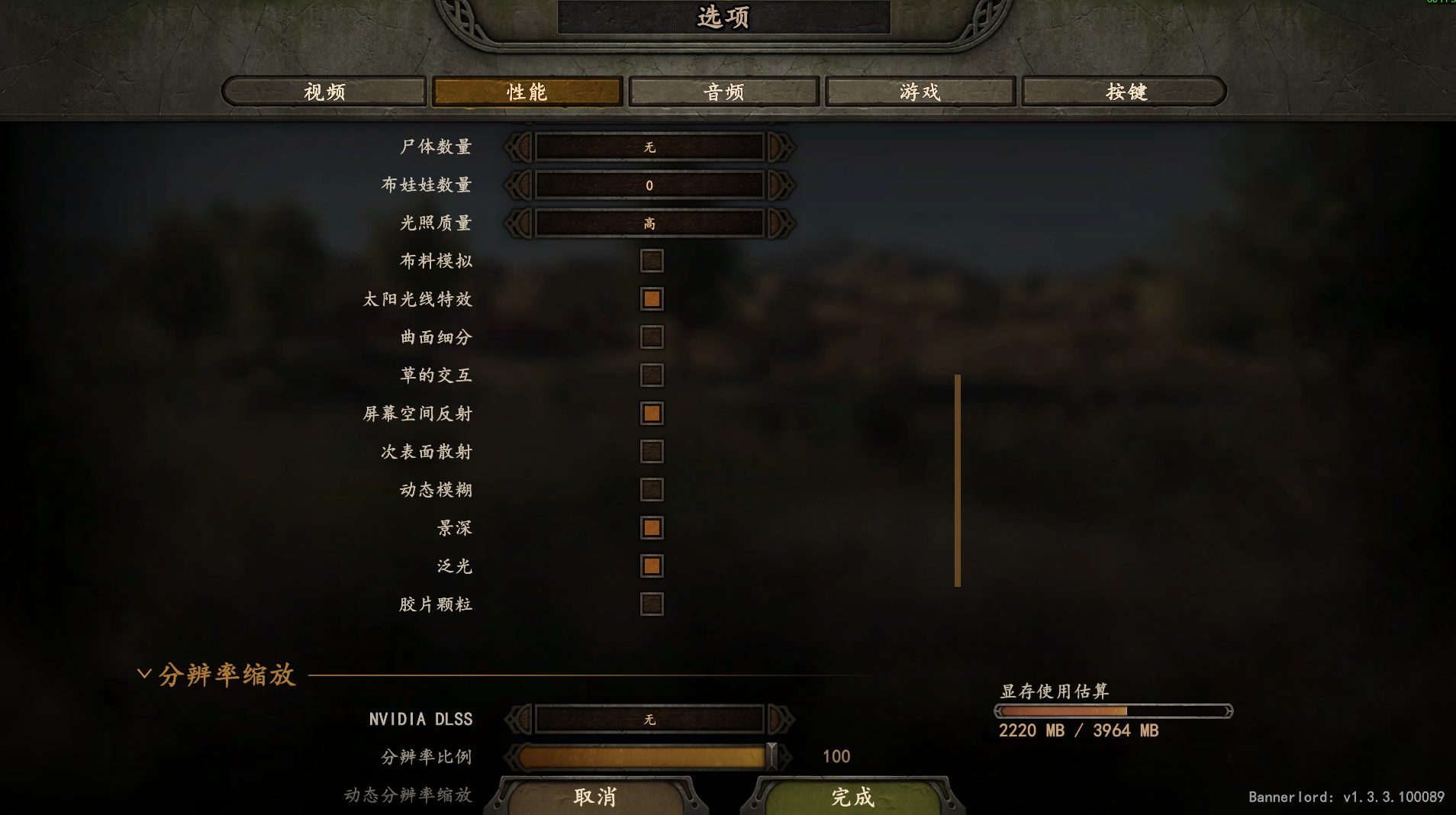Open the 音频 settings tab
This screenshot has height=815, width=1456.
point(723,92)
